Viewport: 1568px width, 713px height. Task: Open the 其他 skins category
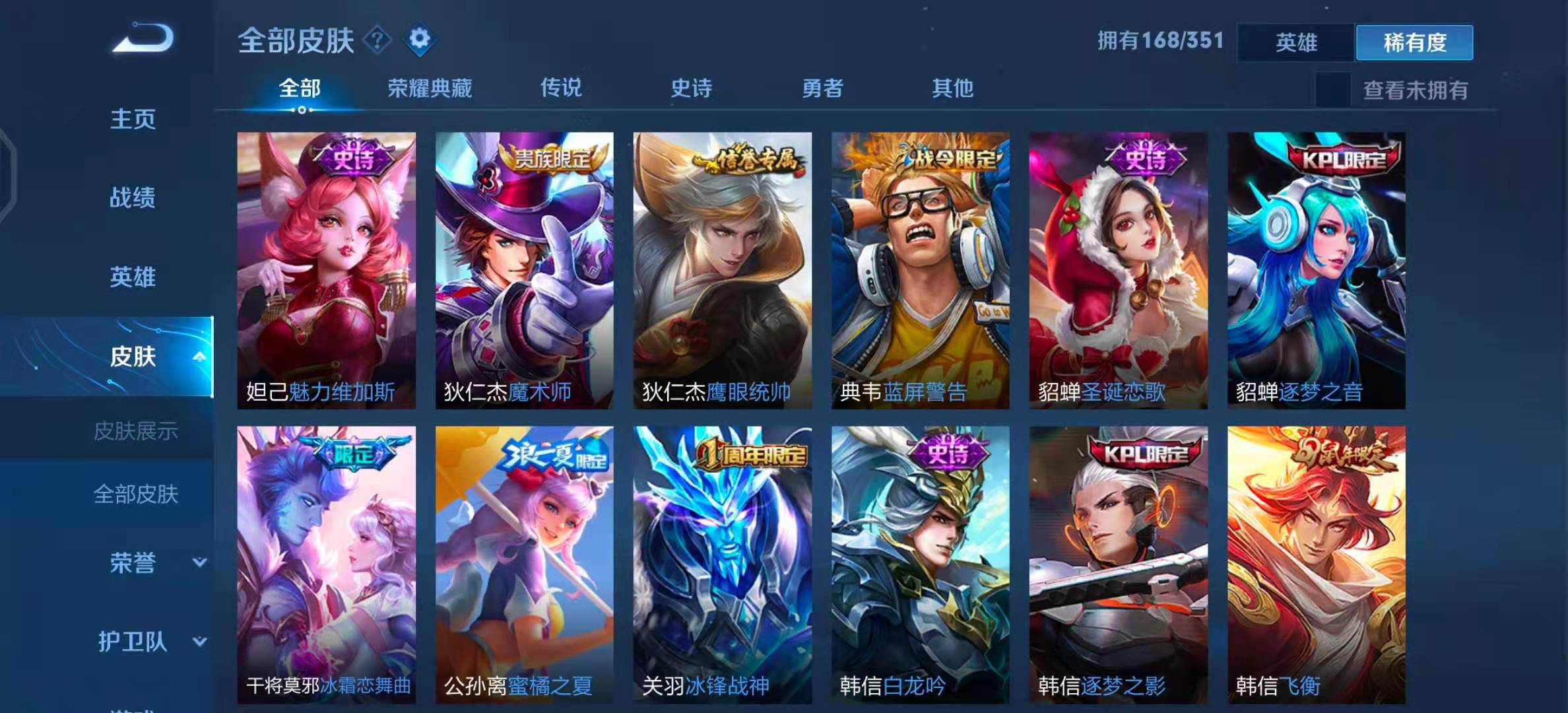(953, 89)
